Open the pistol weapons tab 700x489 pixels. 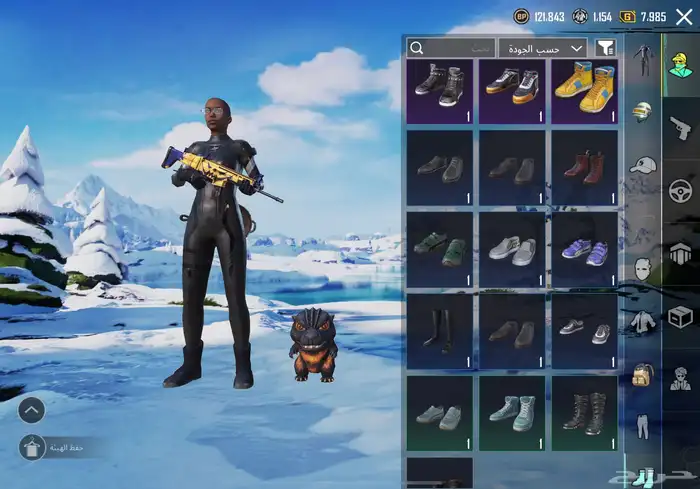point(681,127)
